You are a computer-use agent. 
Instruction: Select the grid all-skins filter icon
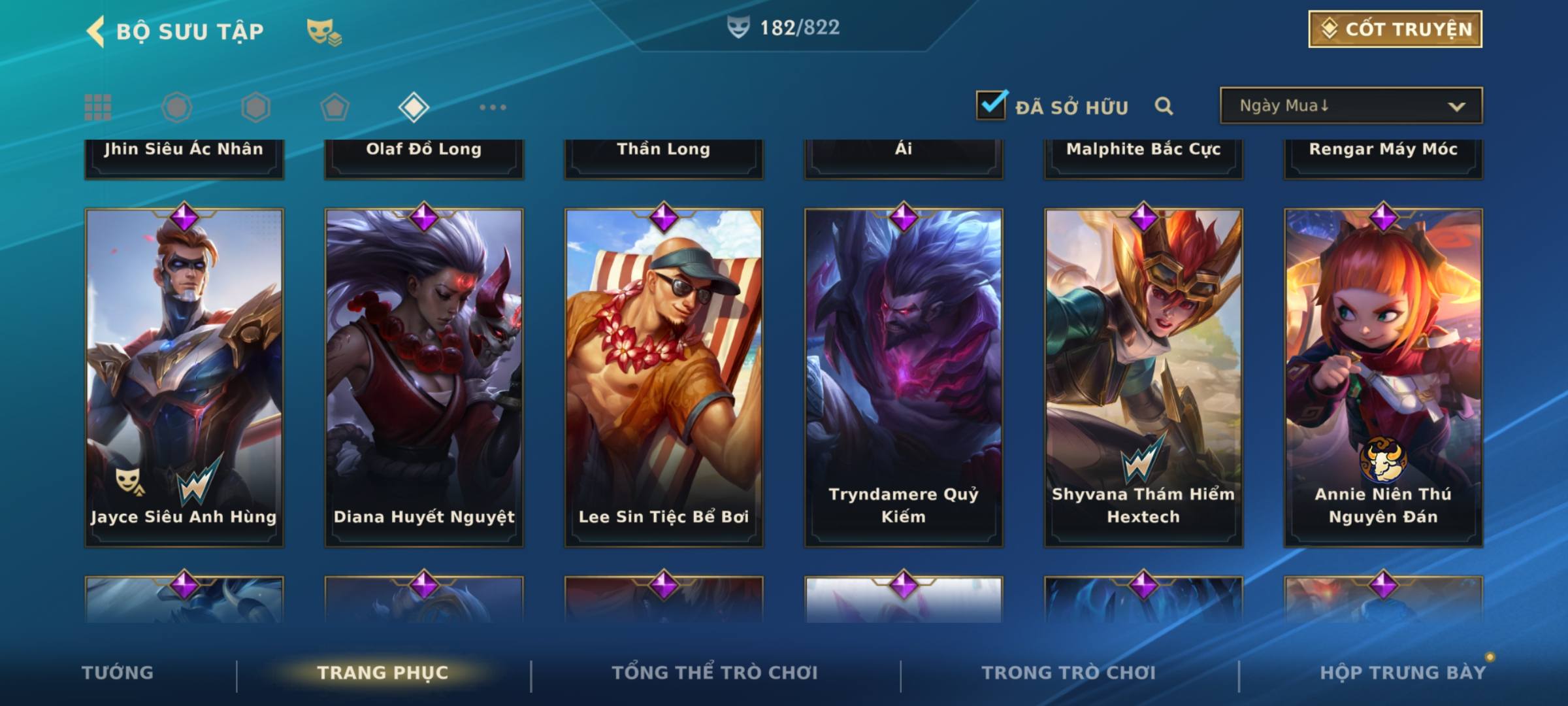click(x=98, y=107)
